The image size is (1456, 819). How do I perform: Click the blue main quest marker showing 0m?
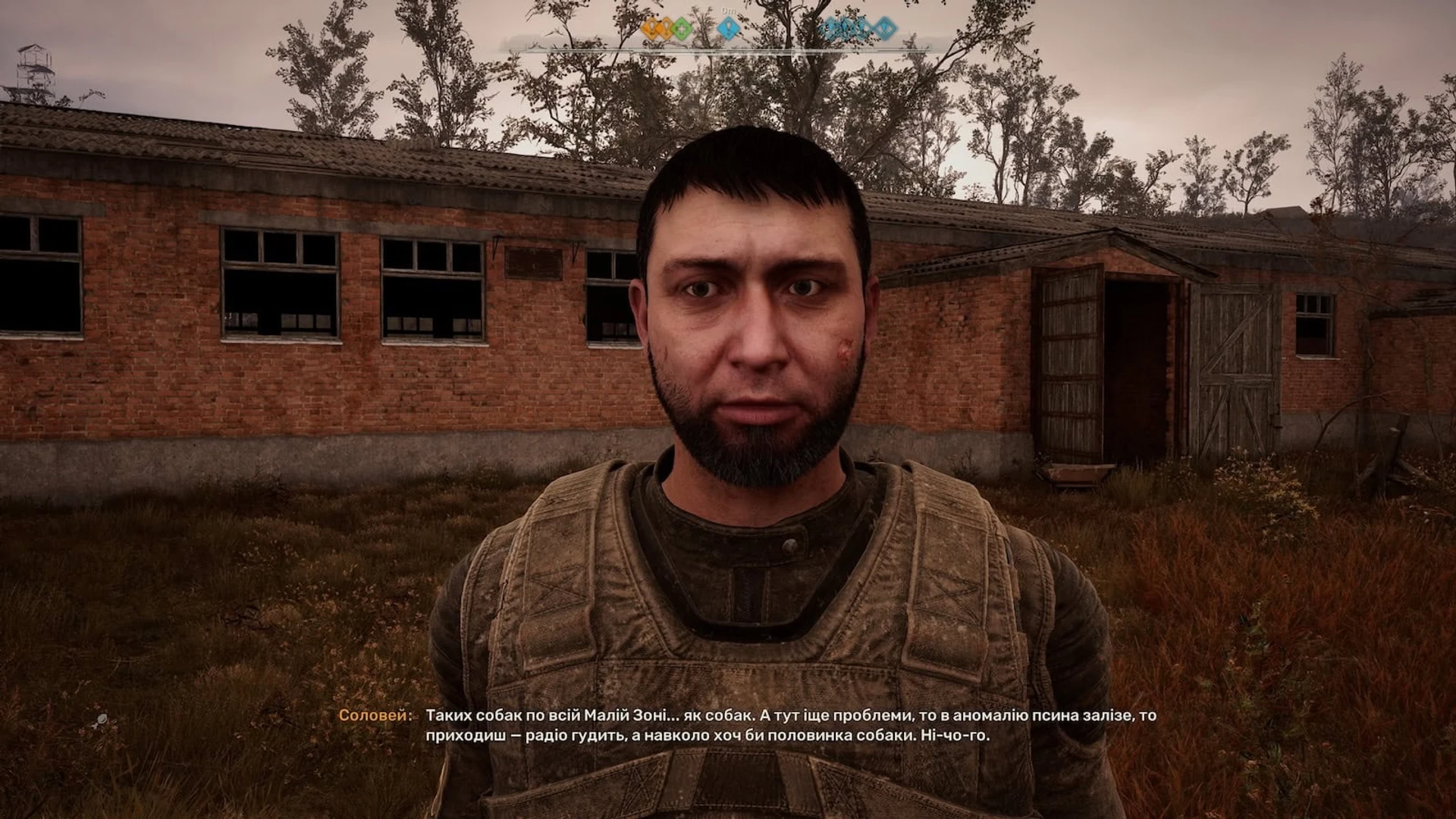tap(728, 28)
